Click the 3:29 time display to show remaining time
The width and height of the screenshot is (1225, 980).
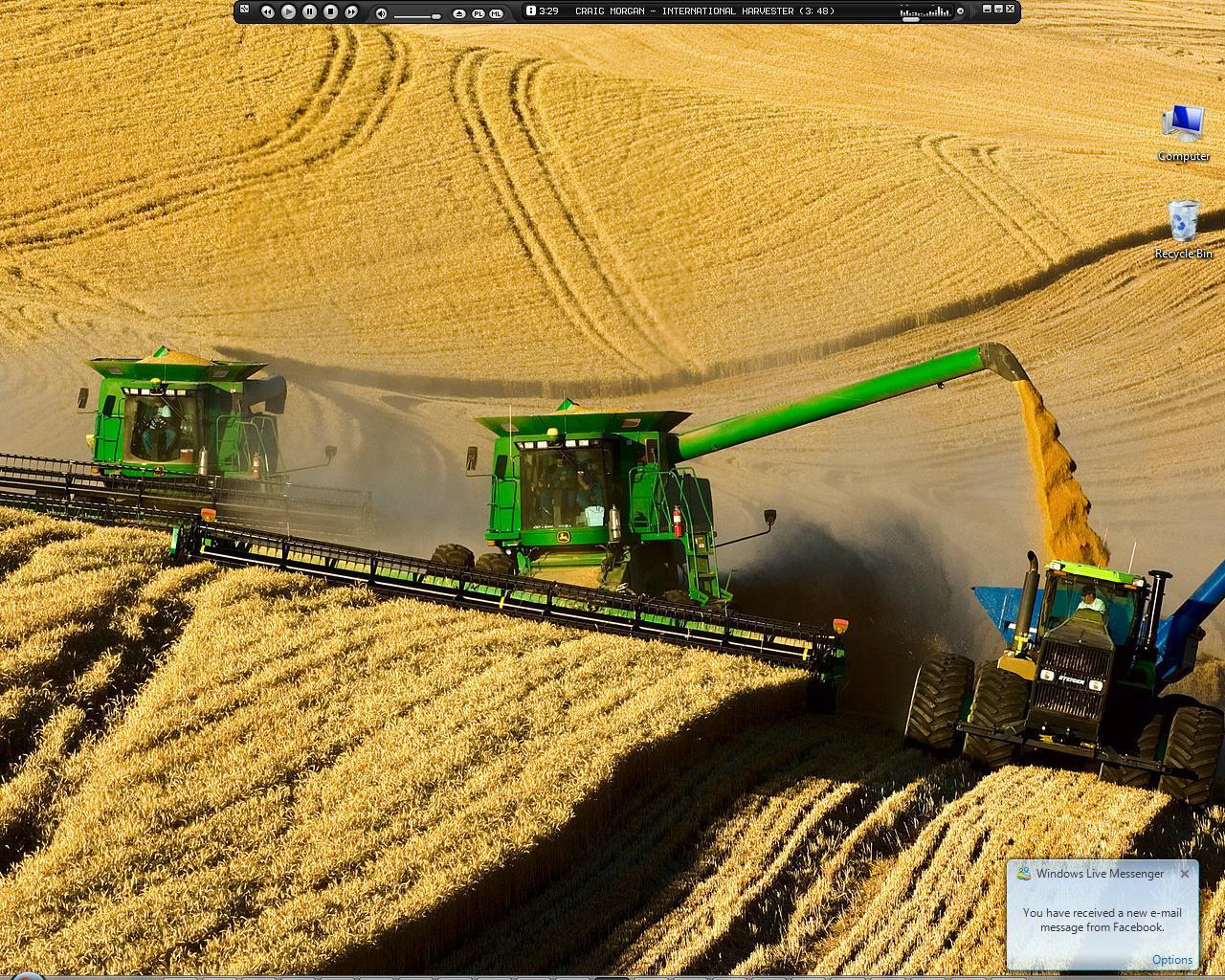546,11
